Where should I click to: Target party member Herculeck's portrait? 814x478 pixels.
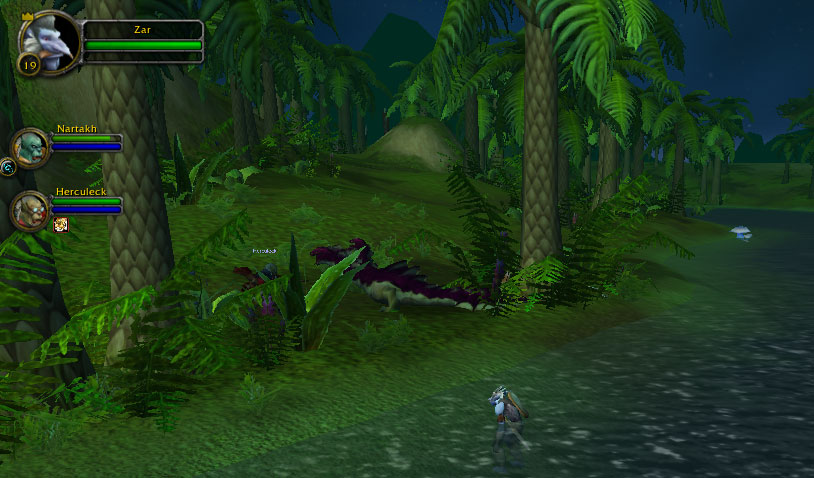click(x=30, y=209)
